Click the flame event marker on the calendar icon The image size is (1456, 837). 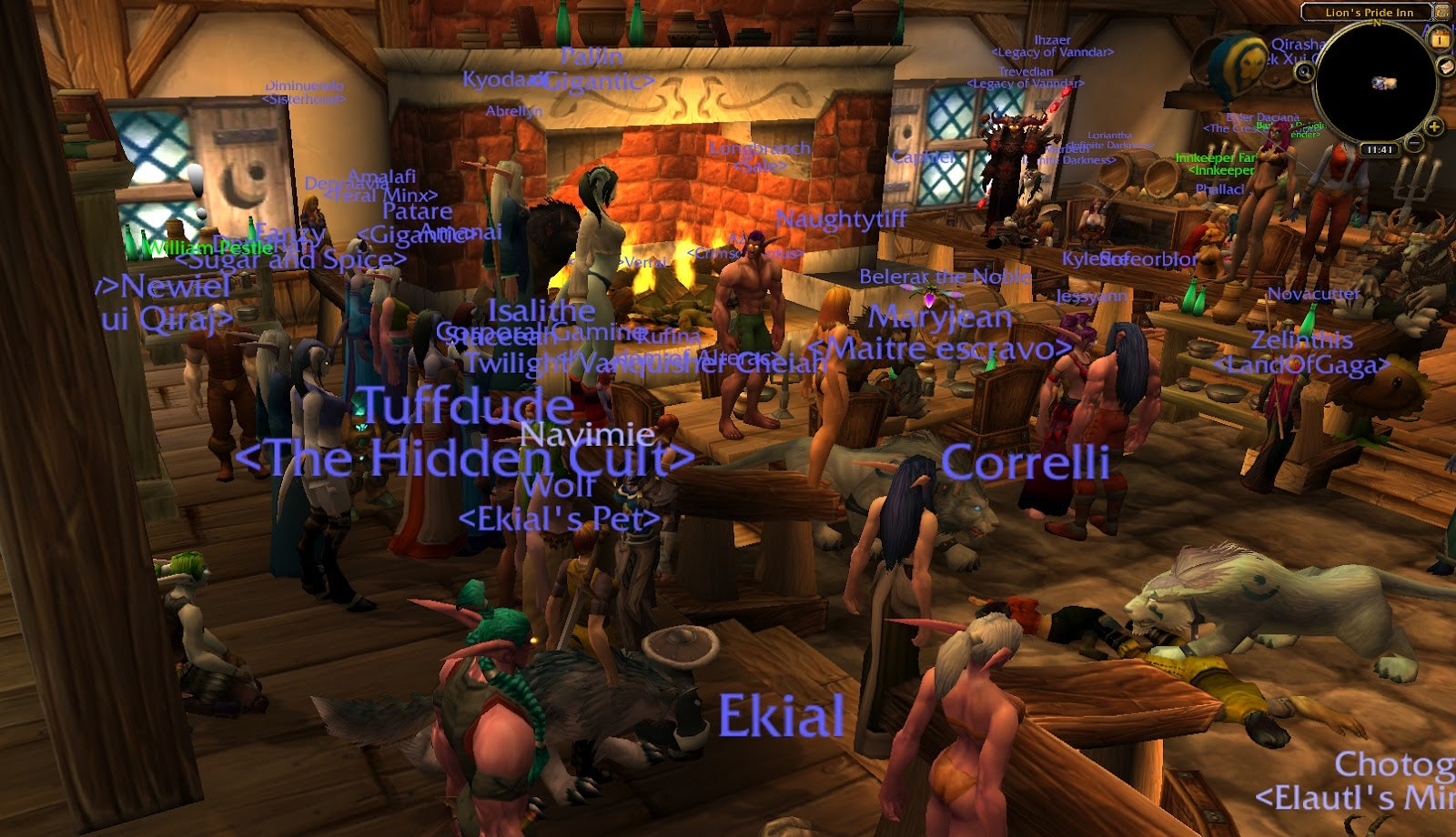(1441, 34)
